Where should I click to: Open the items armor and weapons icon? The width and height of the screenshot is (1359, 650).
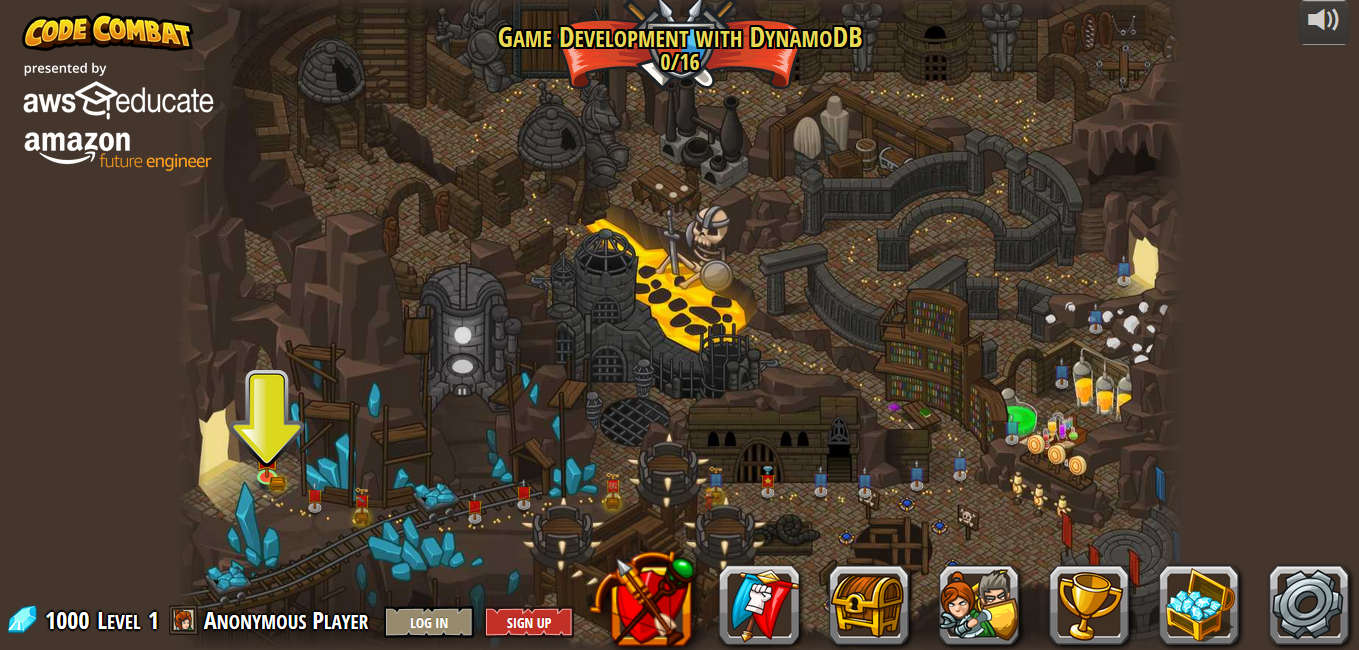point(651,604)
